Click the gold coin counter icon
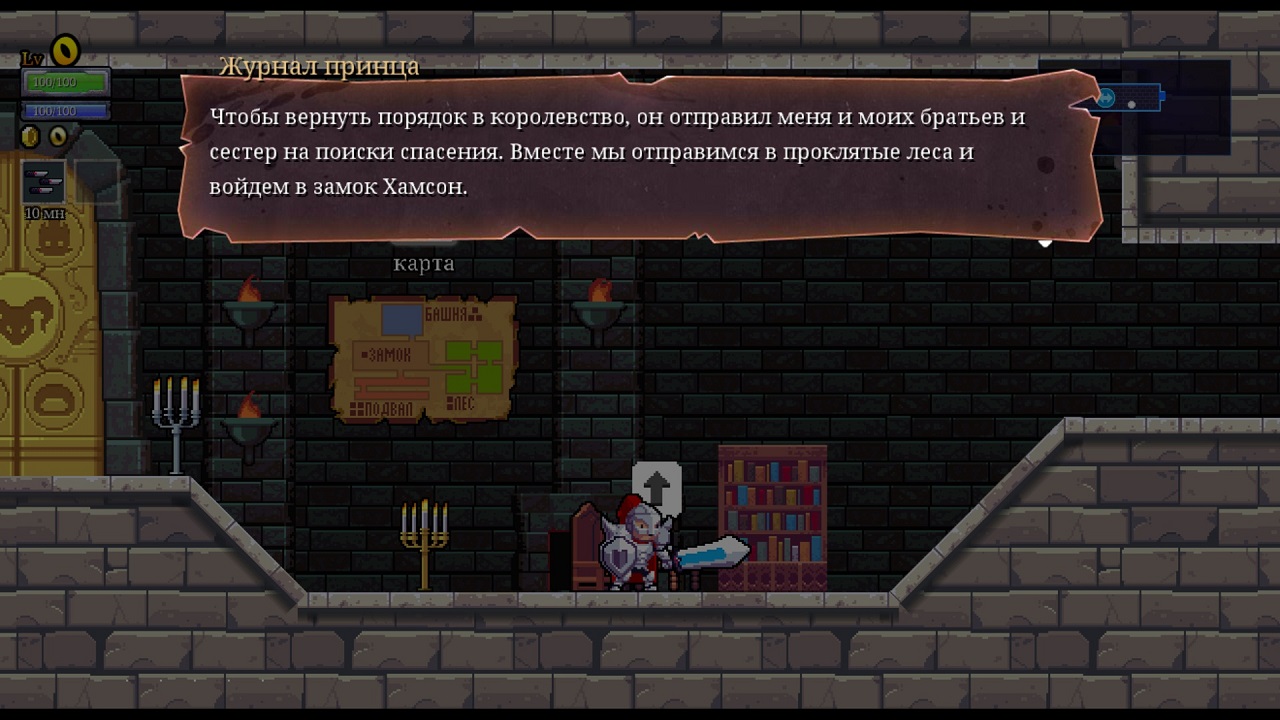 click(30, 136)
